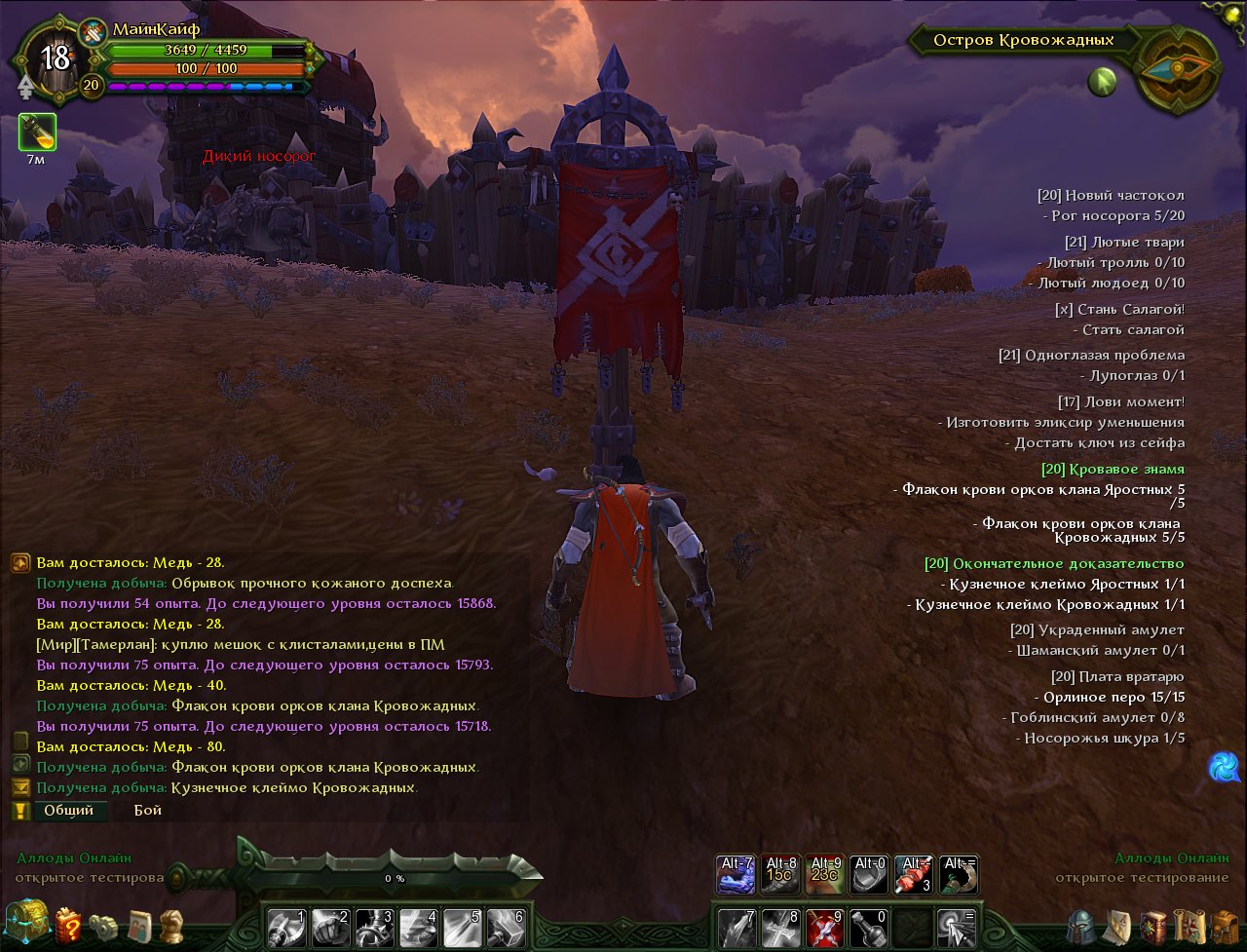Viewport: 1247px width, 952px height.
Task: Switch to the Бой chat tab
Action: coord(148,810)
